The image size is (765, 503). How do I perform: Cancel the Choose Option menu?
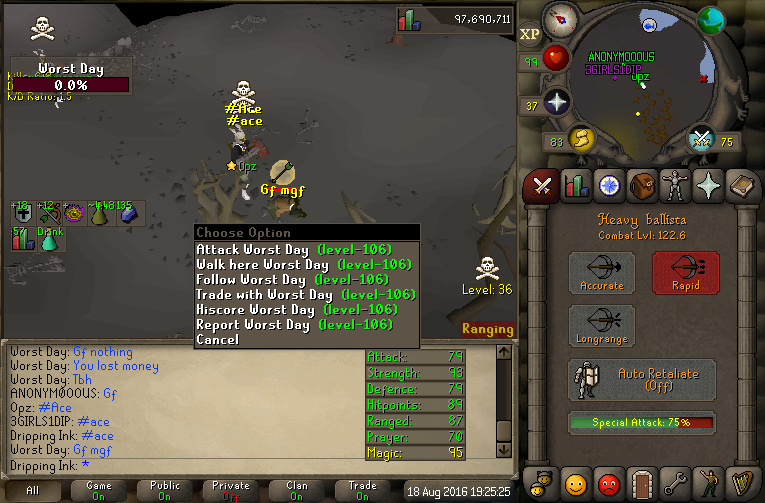218,339
